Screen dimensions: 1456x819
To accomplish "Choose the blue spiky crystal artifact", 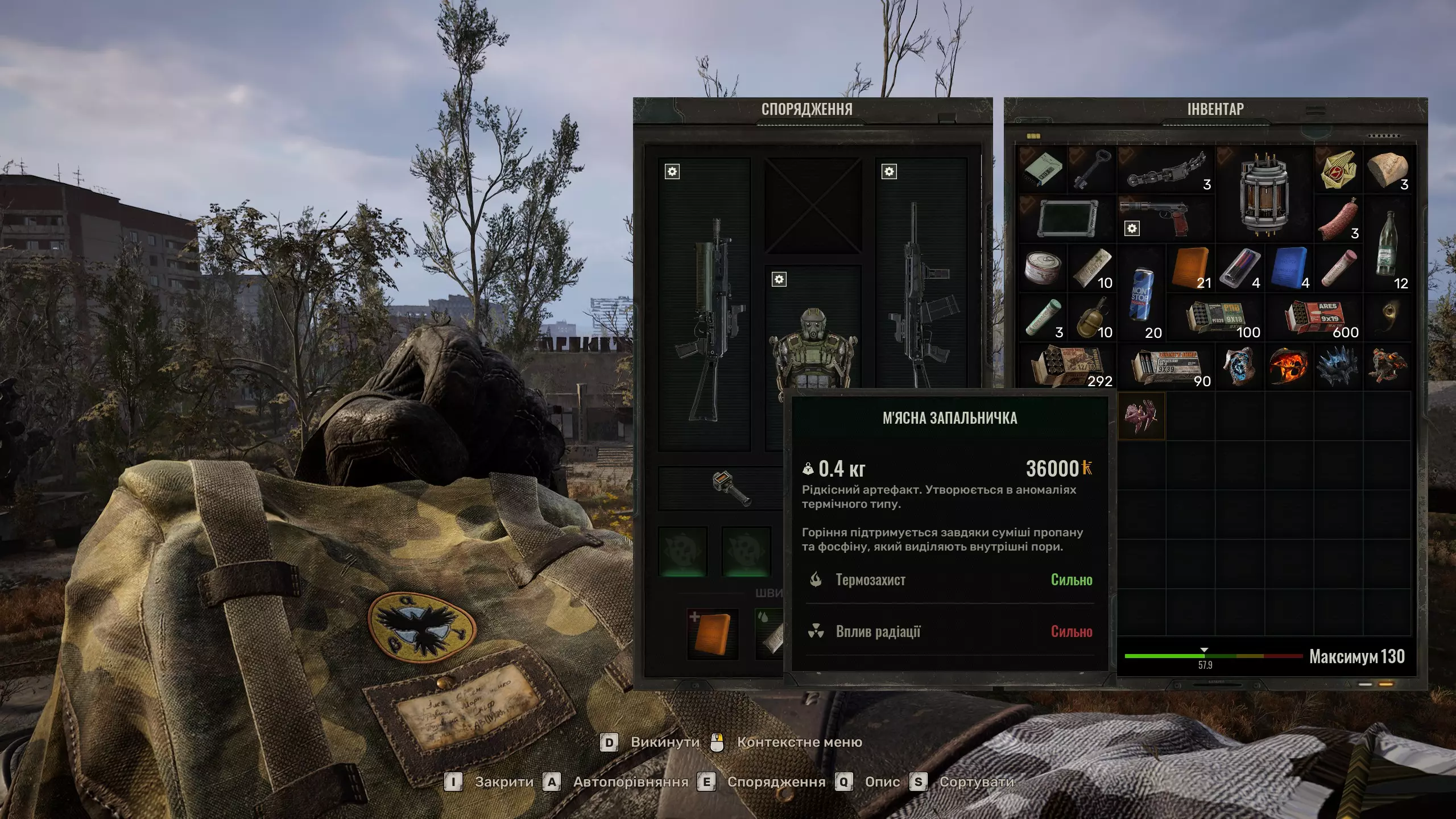I will 1338,367.
